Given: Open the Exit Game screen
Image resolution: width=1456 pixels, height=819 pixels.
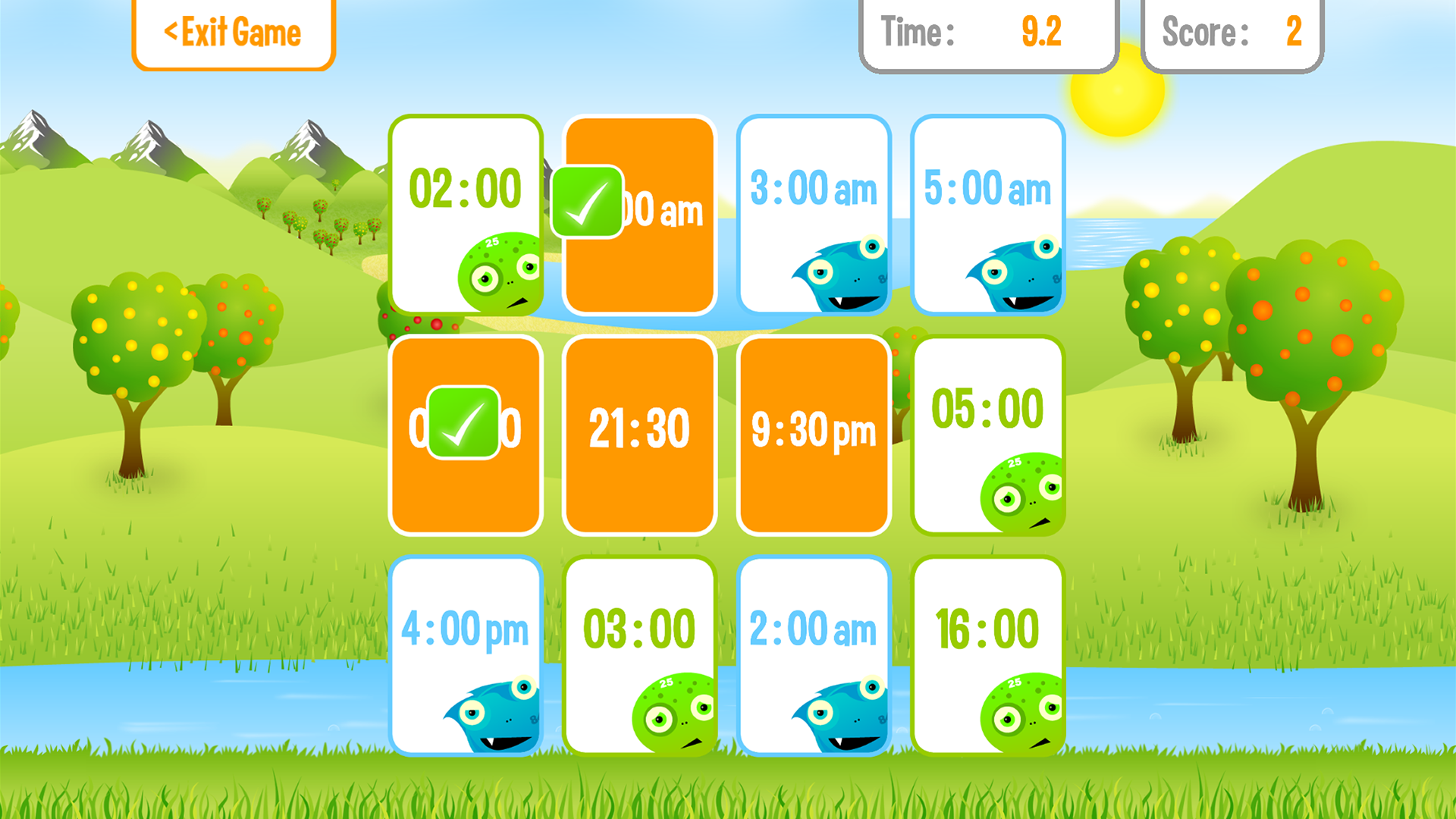Looking at the screenshot, I should click(232, 32).
